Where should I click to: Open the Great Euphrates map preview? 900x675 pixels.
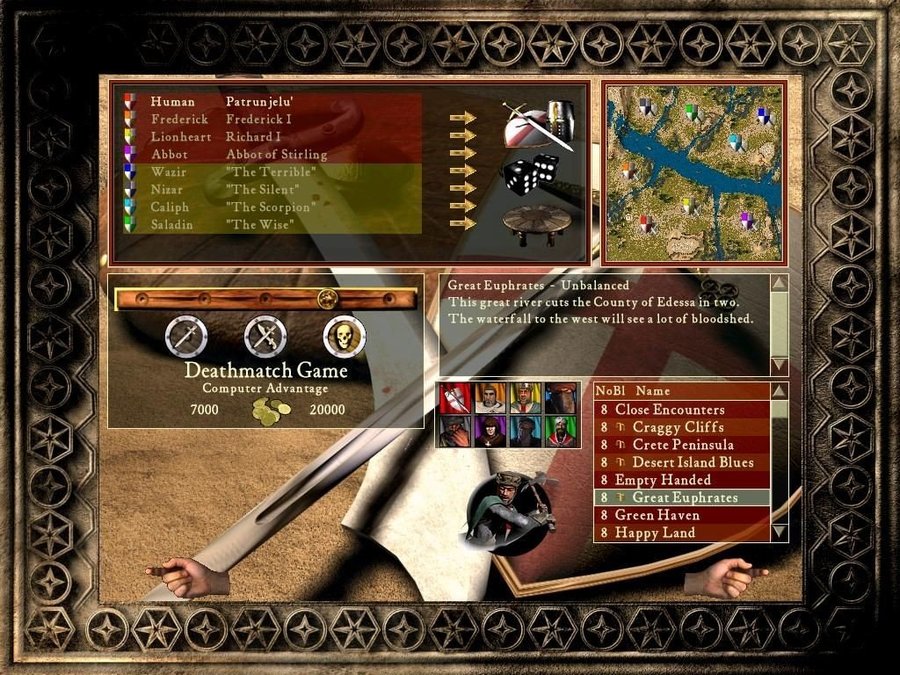693,171
